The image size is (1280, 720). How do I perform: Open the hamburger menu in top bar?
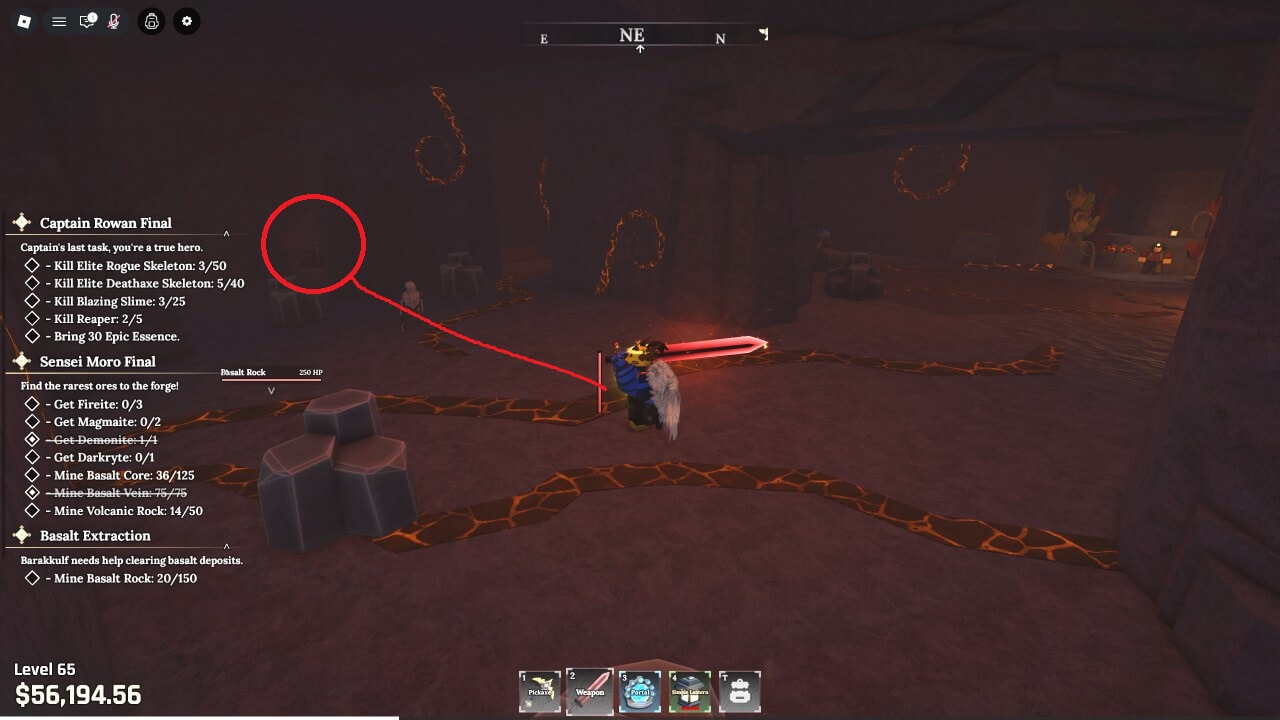59,21
